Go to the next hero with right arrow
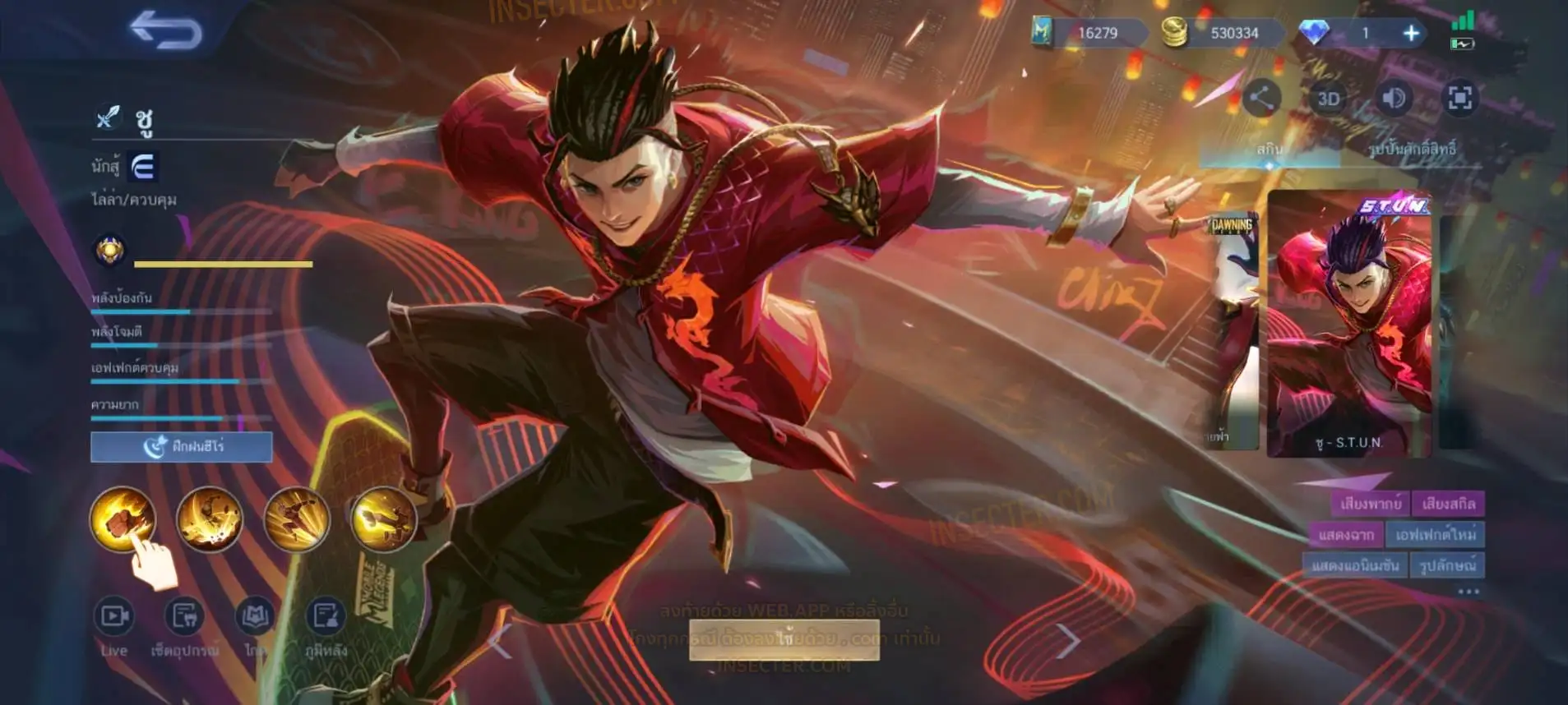 [x=1067, y=640]
